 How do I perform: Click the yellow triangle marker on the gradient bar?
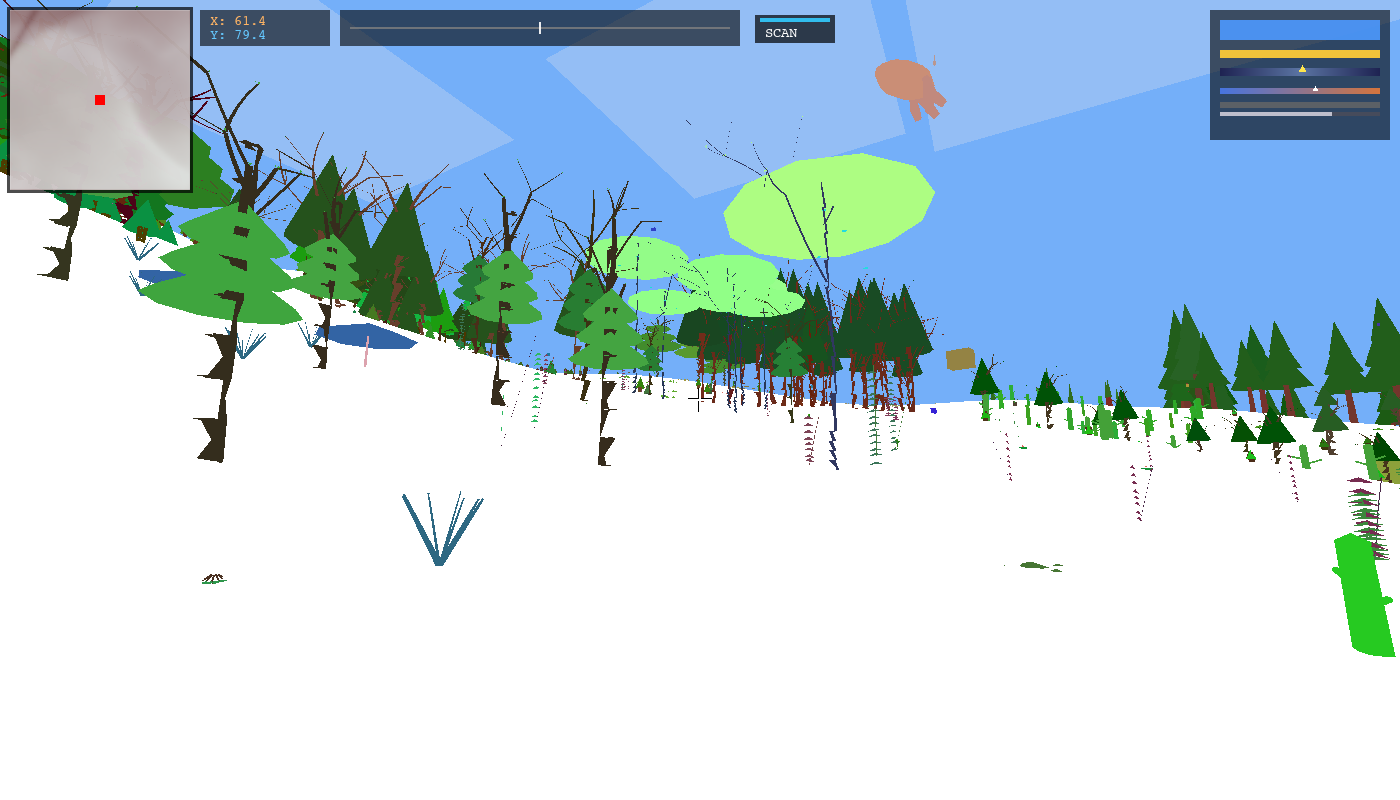click(x=1302, y=67)
